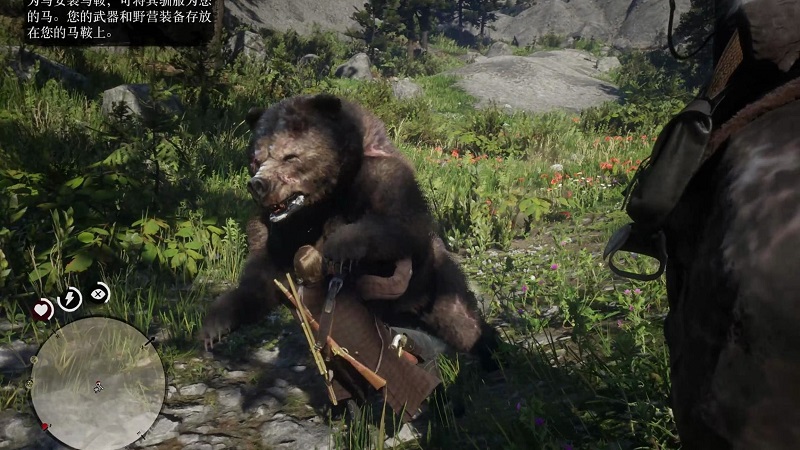
Task: Click the heart health core icon
Action: point(42,310)
